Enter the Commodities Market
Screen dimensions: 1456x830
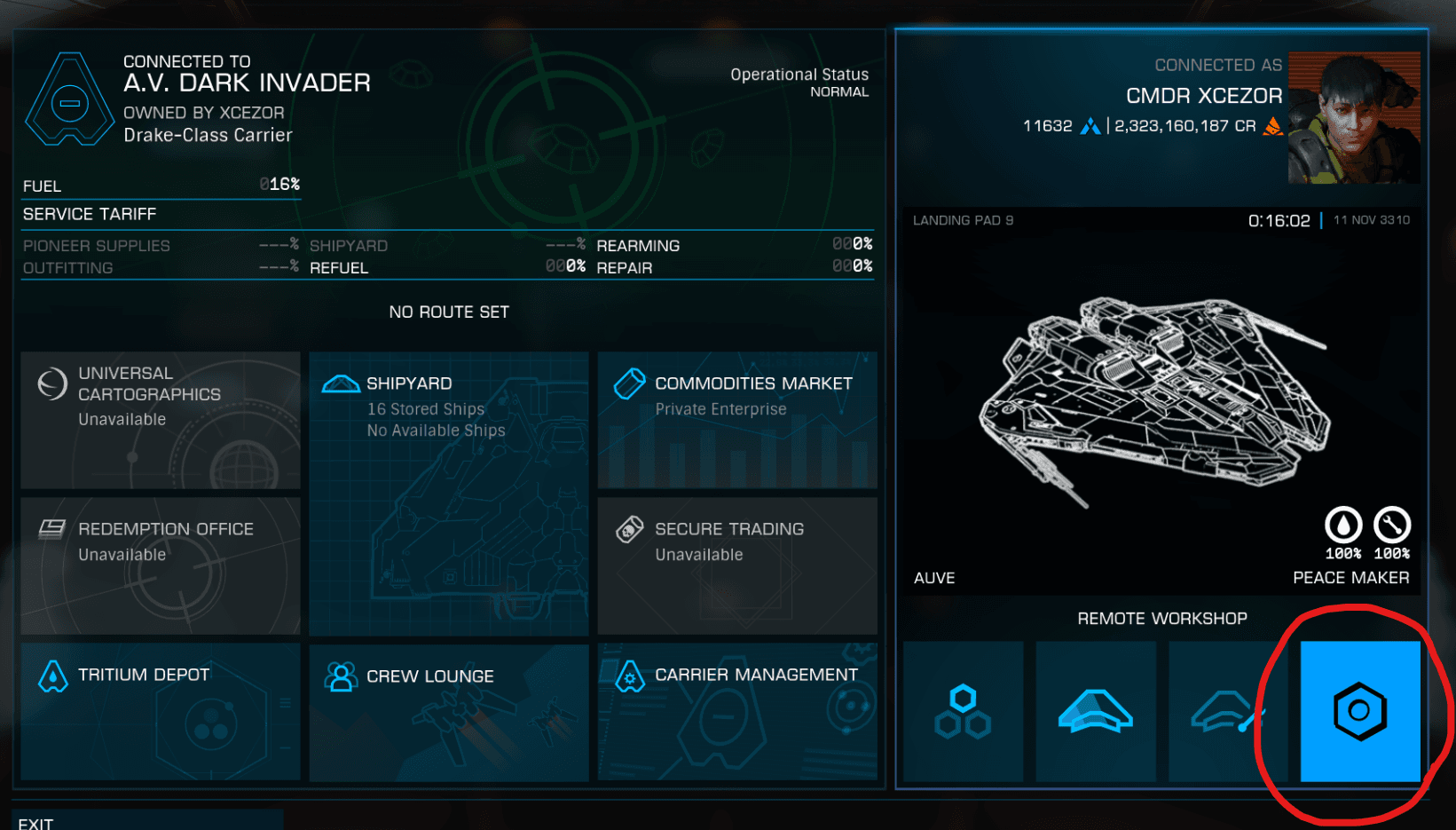(737, 420)
